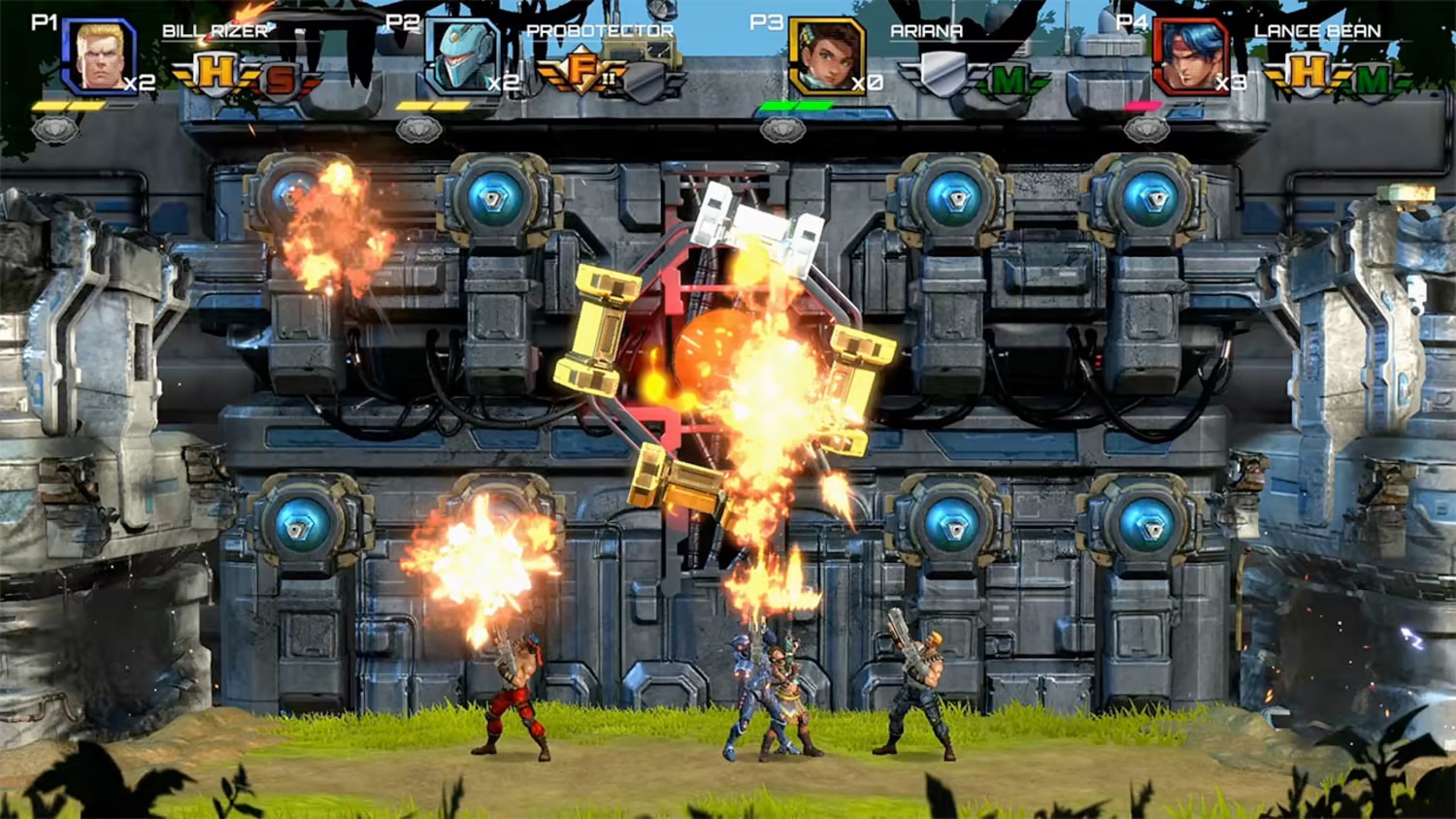The image size is (1456, 819).
Task: Click the emblem badge under P4's health bar
Action: pyautogui.click(x=1146, y=126)
